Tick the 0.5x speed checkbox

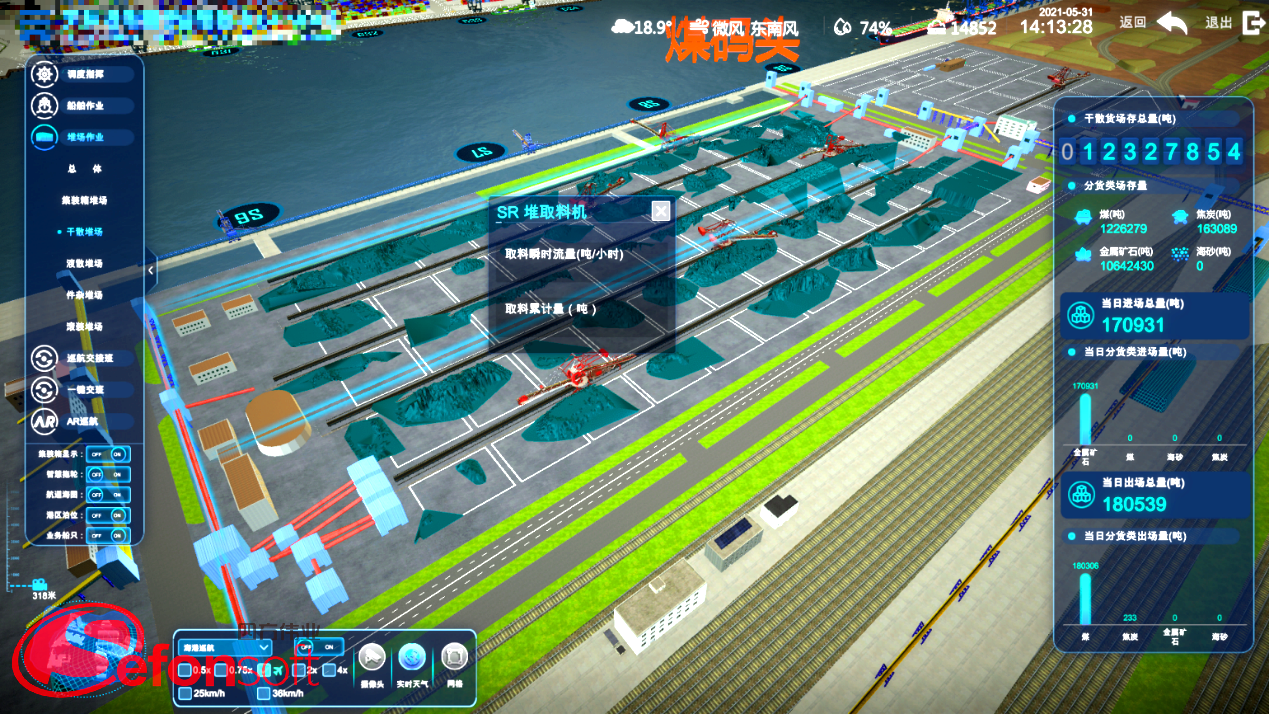[186, 670]
